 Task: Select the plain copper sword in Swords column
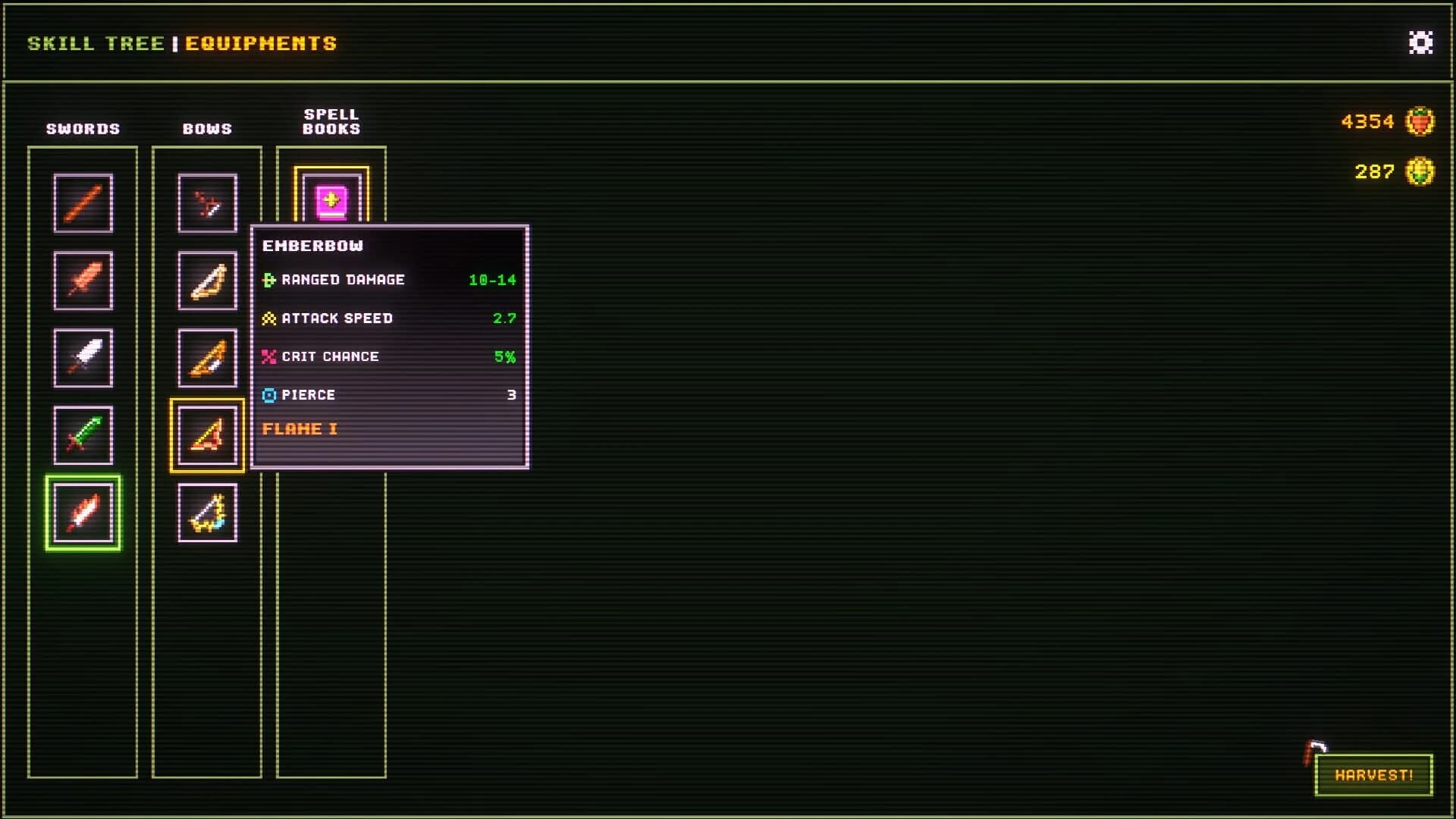click(83, 202)
